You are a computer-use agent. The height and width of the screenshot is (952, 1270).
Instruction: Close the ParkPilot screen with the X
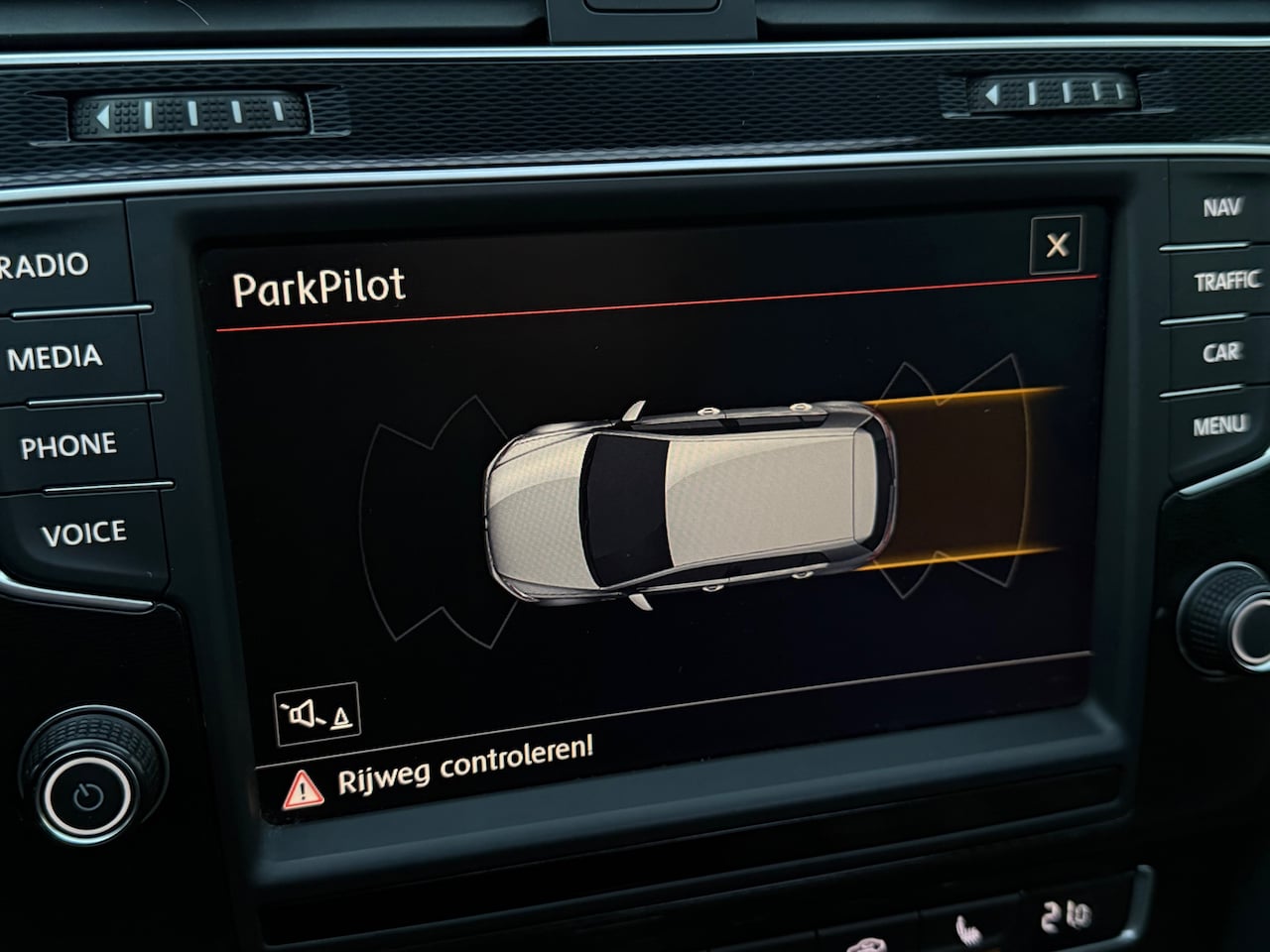pyautogui.click(x=1057, y=244)
